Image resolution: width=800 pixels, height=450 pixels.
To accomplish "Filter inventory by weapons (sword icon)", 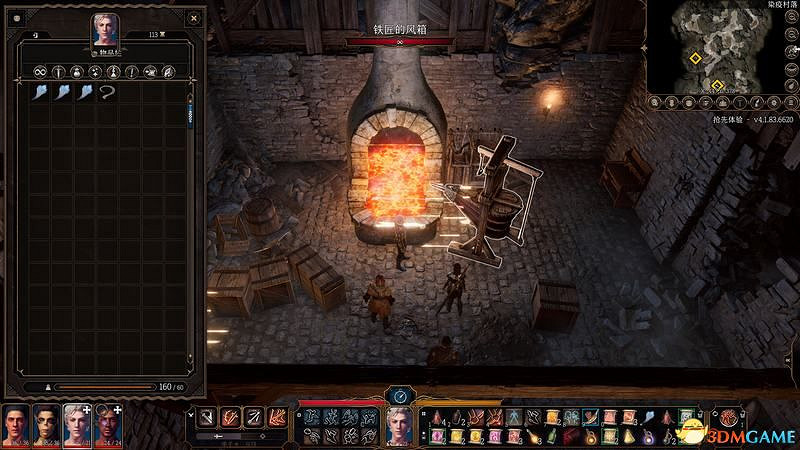I will [58, 71].
